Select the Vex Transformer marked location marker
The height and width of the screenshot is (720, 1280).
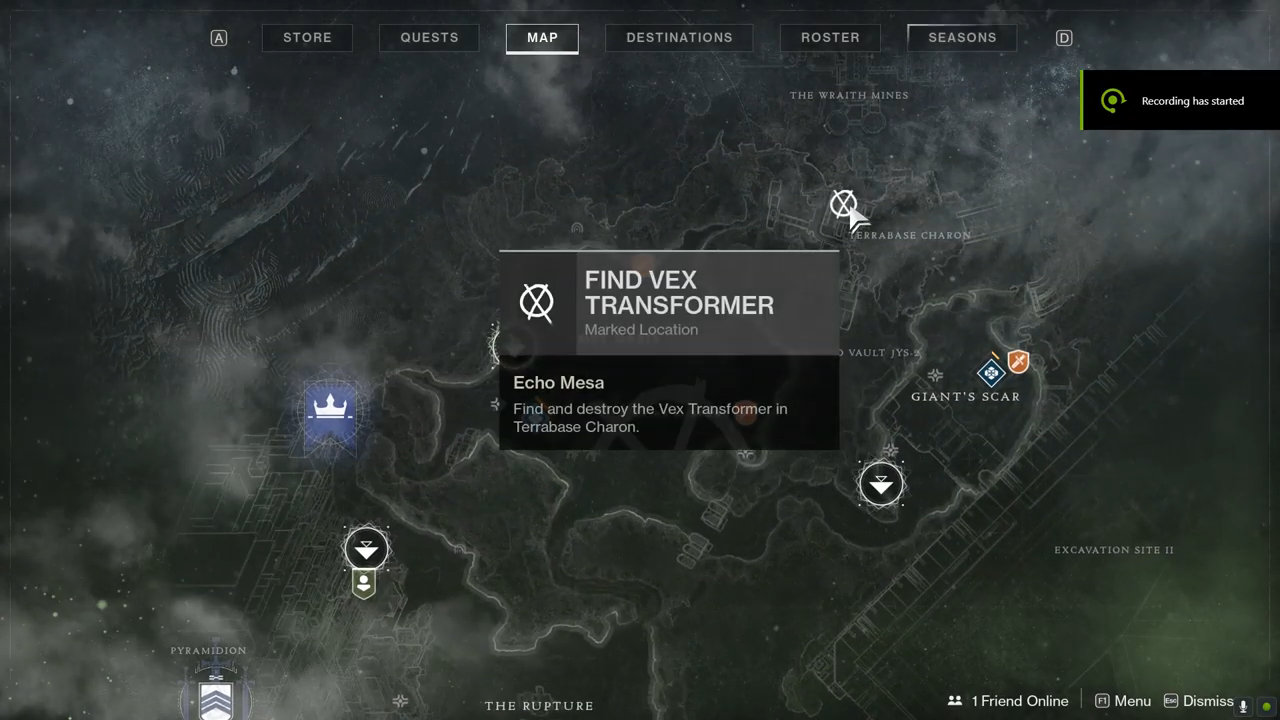tap(843, 204)
